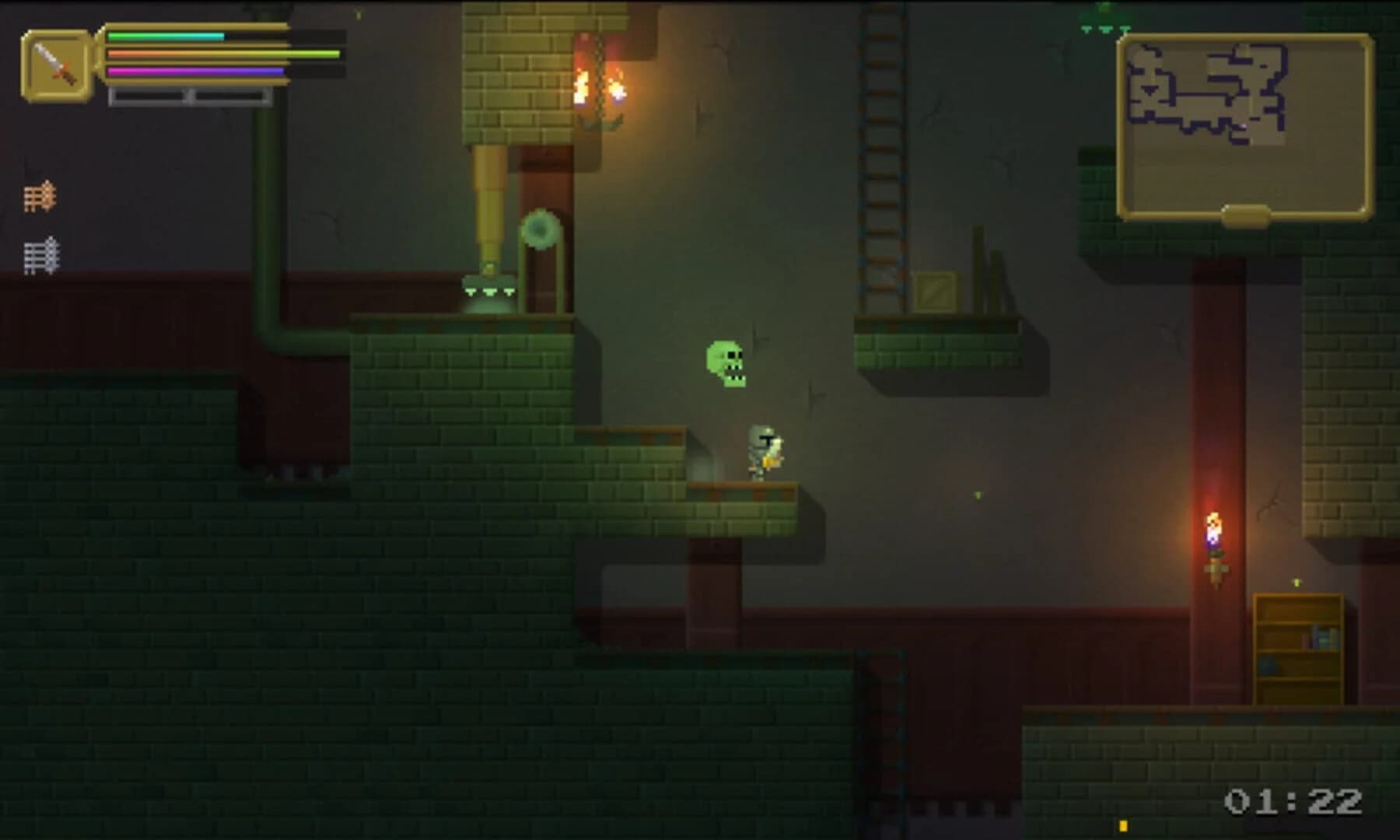Click the player marker on the minimap
Screen dimensions: 1400x840
click(1243, 125)
